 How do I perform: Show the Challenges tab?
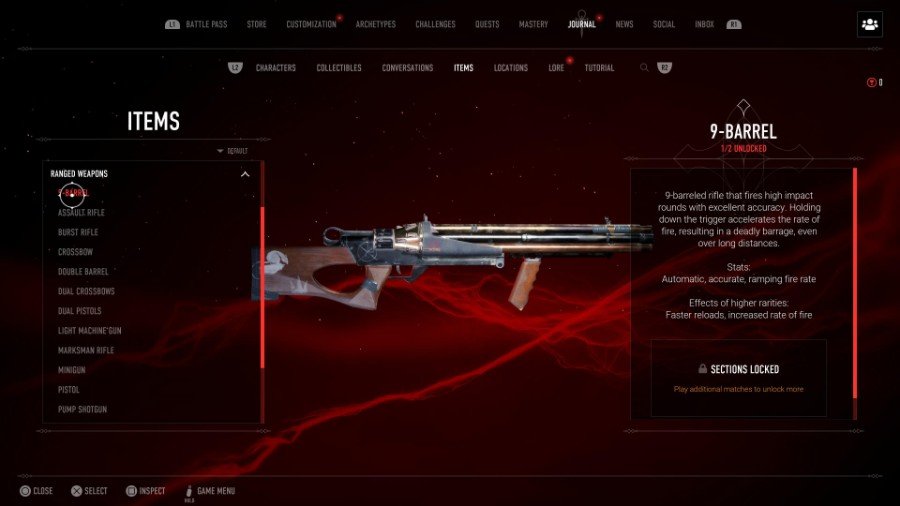[435, 24]
